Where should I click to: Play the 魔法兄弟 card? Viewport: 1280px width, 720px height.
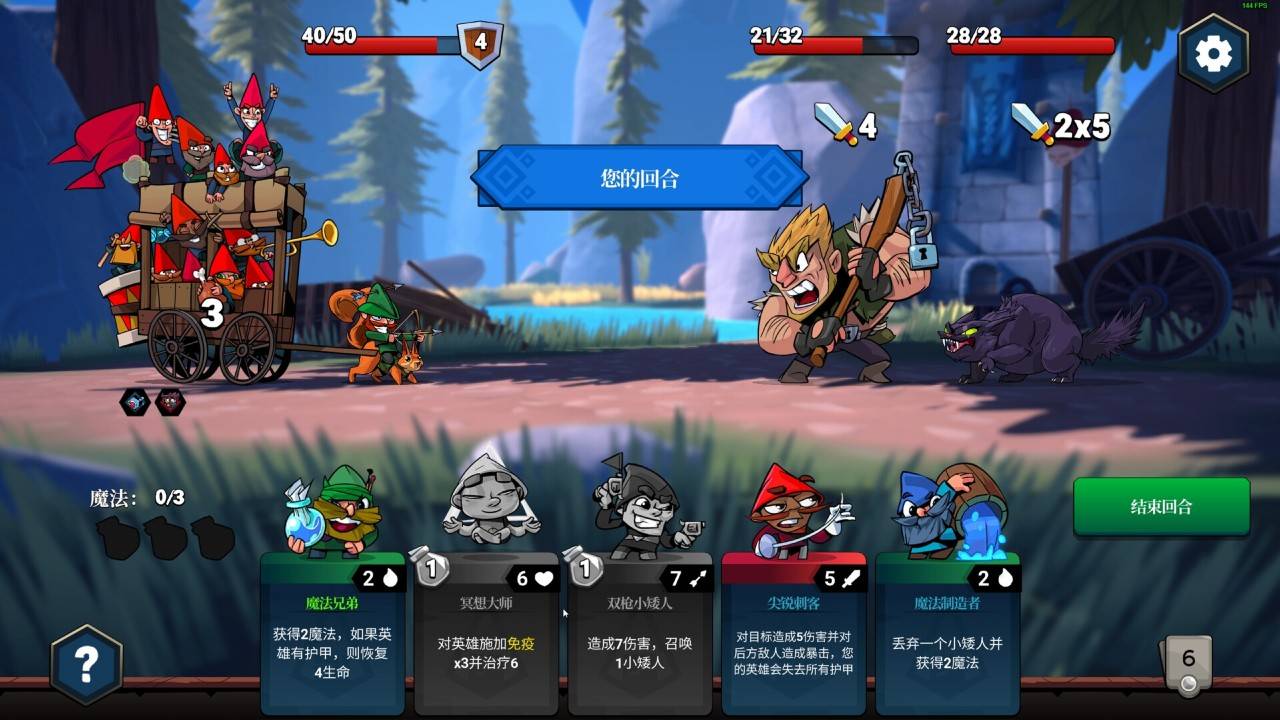point(332,630)
